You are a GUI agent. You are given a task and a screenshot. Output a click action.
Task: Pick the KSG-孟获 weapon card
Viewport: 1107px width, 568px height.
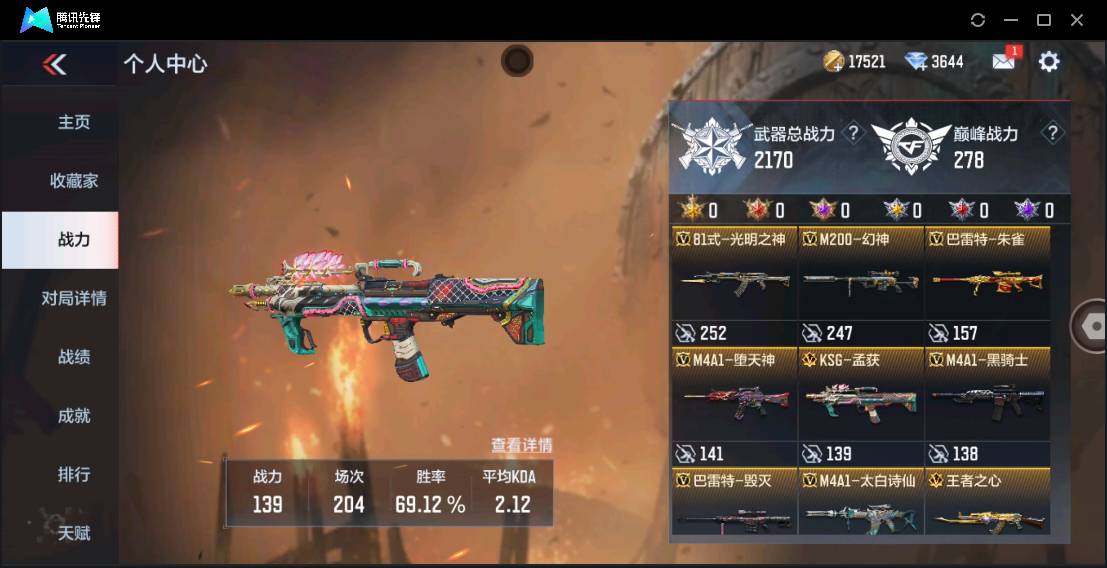click(861, 404)
